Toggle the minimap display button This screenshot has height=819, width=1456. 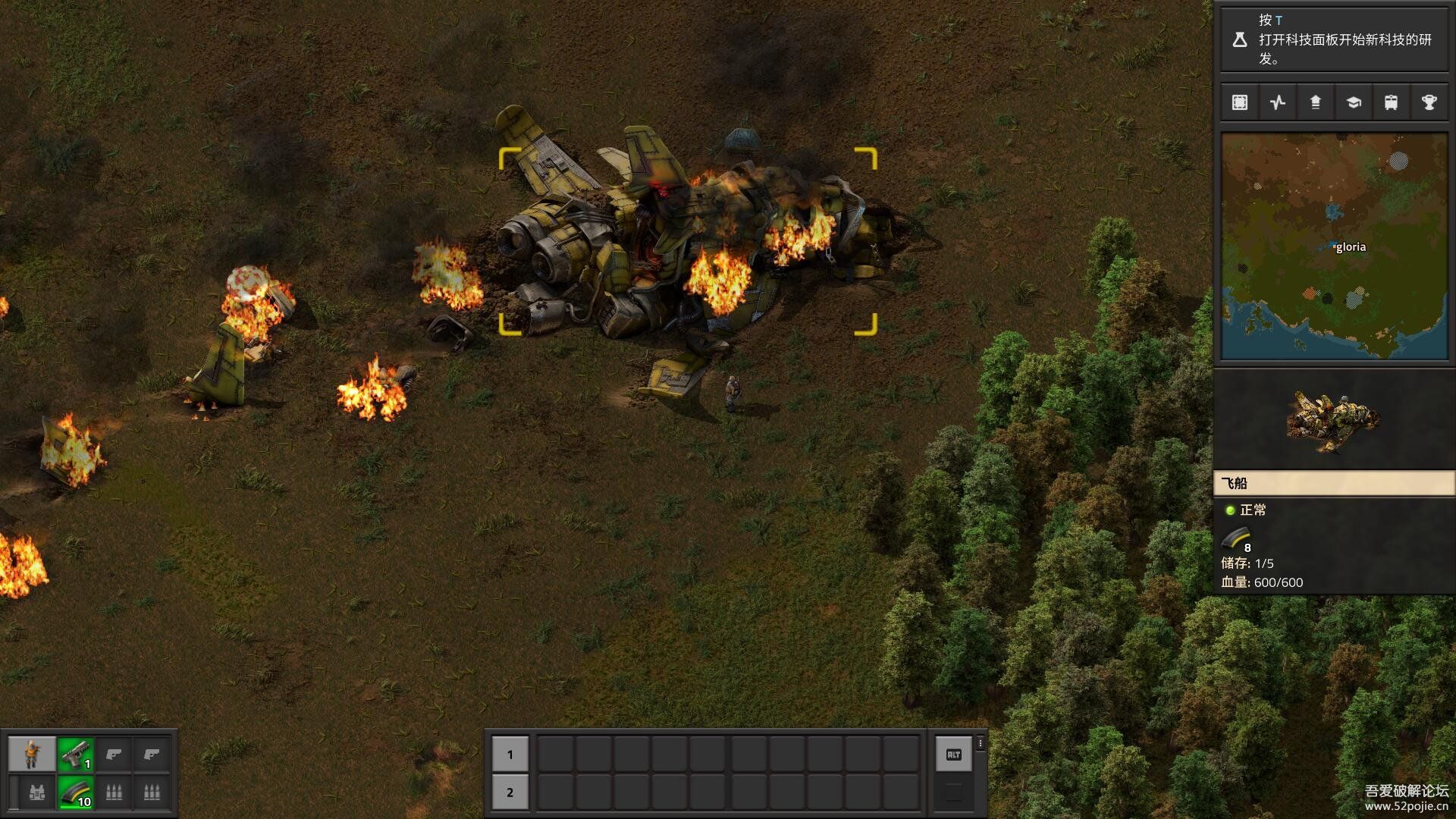tap(1240, 102)
